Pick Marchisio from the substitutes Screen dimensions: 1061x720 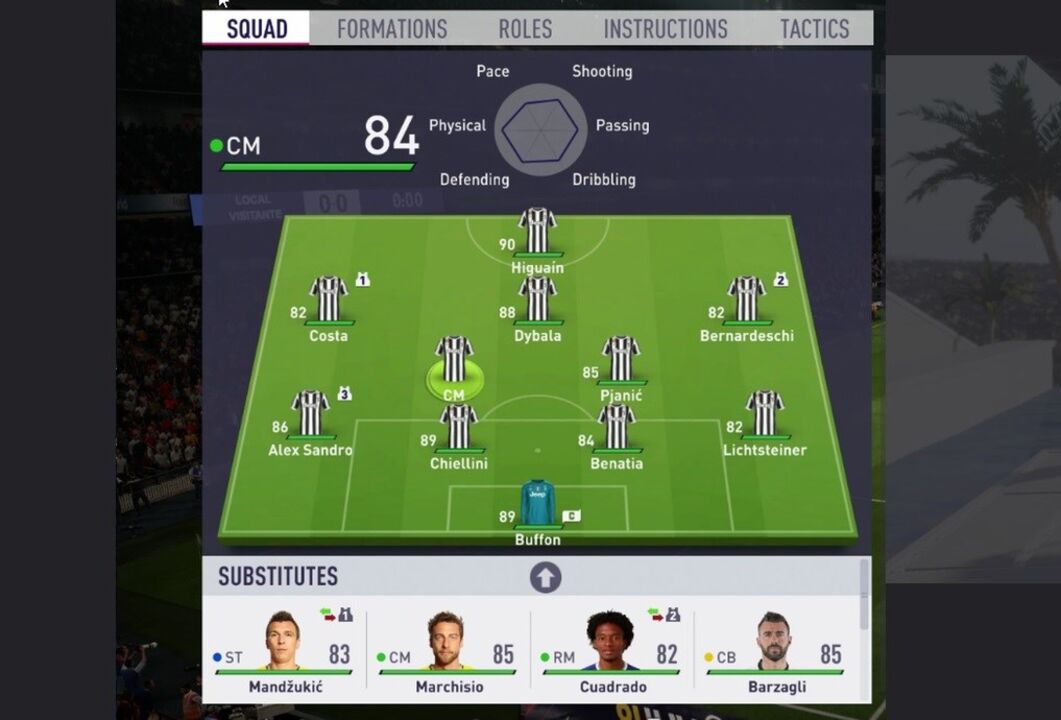[448, 650]
